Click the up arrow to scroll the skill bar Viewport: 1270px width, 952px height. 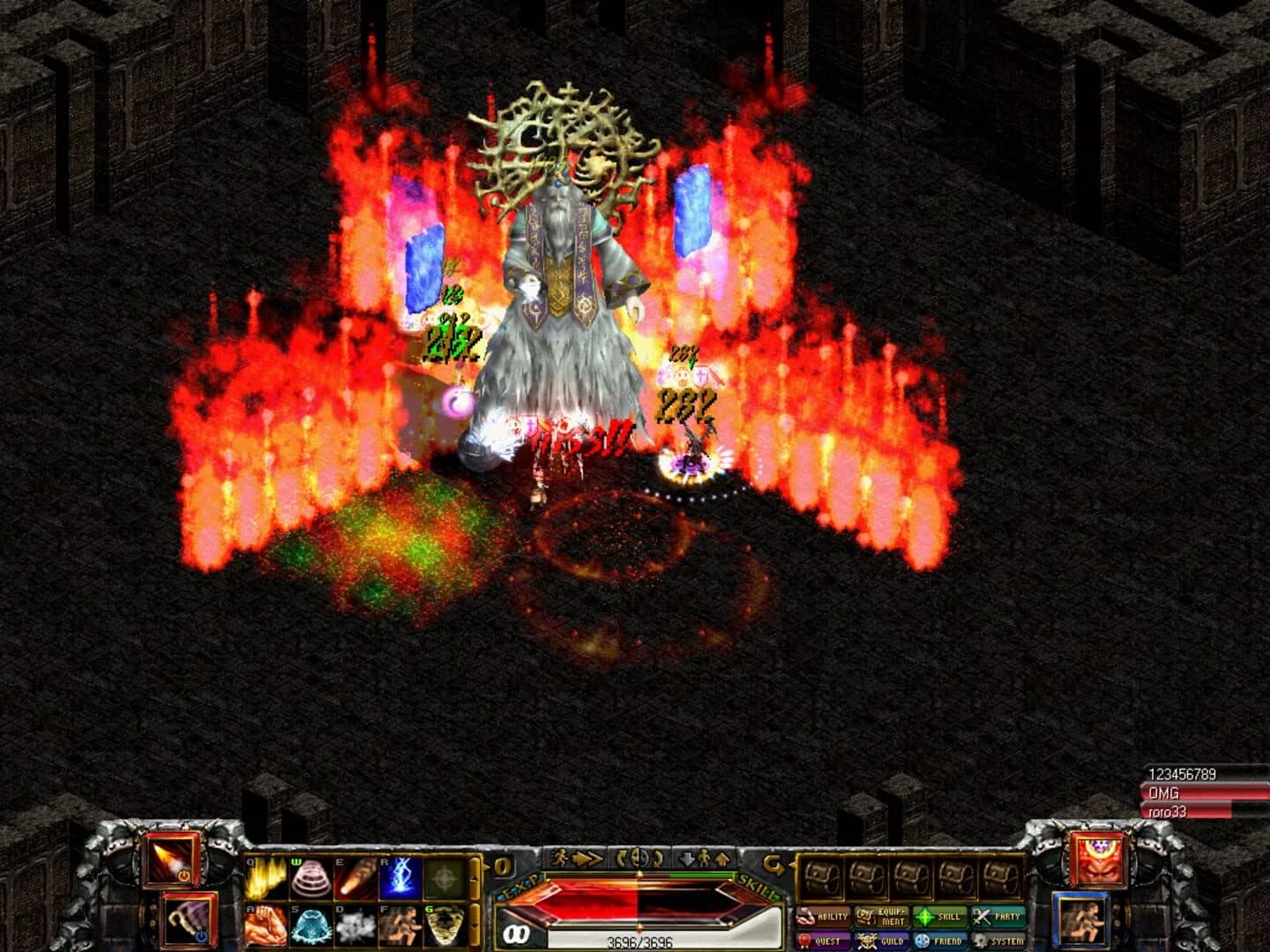click(x=475, y=878)
